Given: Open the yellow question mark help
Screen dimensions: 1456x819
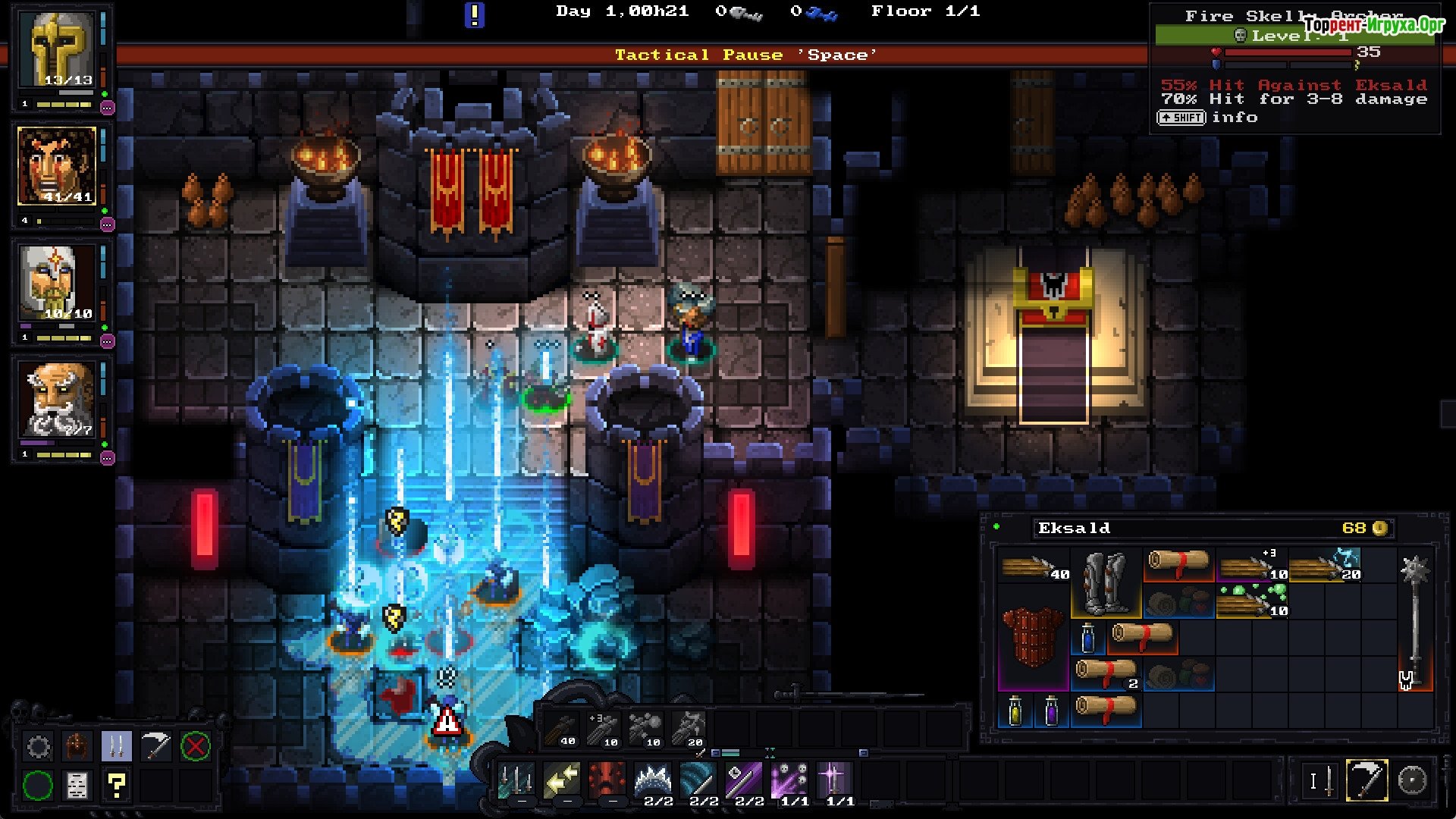Looking at the screenshot, I should (117, 786).
